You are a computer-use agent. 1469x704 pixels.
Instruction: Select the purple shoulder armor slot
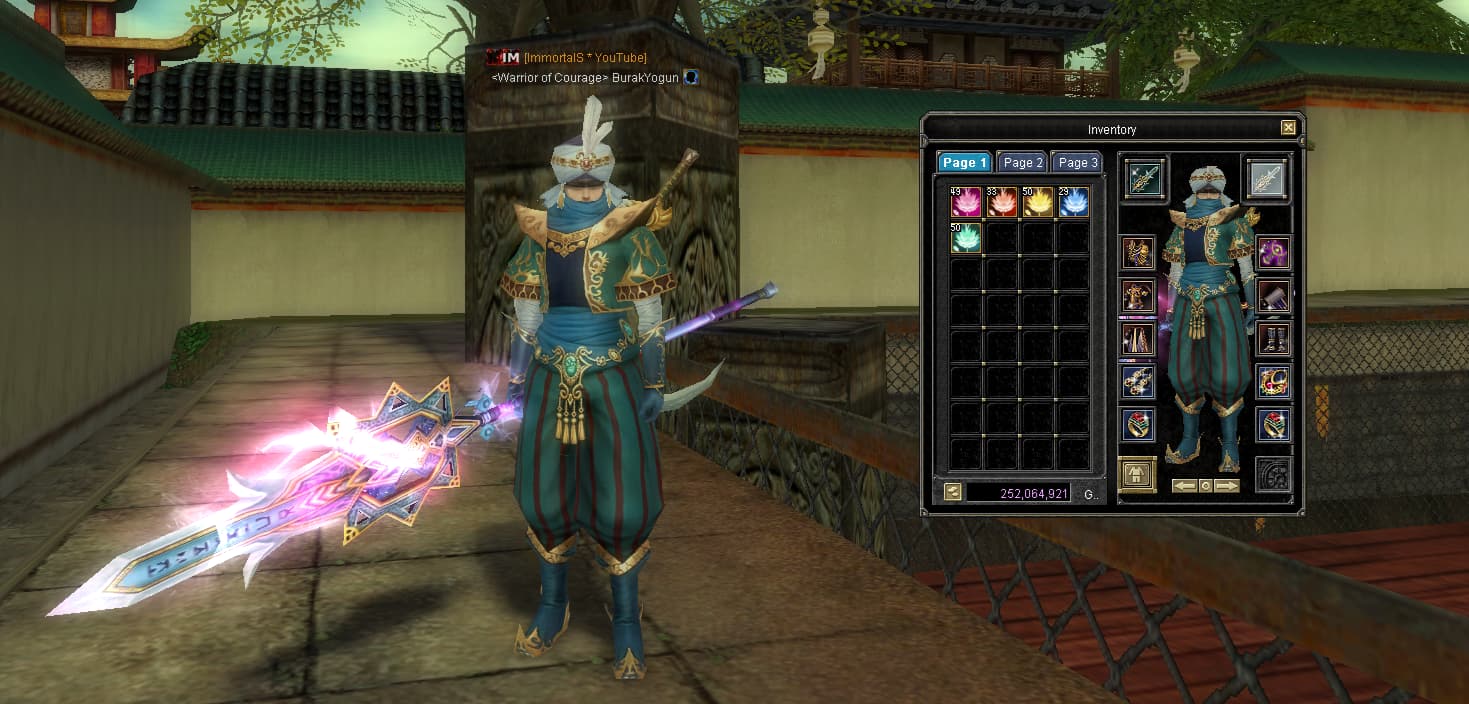coord(1274,253)
